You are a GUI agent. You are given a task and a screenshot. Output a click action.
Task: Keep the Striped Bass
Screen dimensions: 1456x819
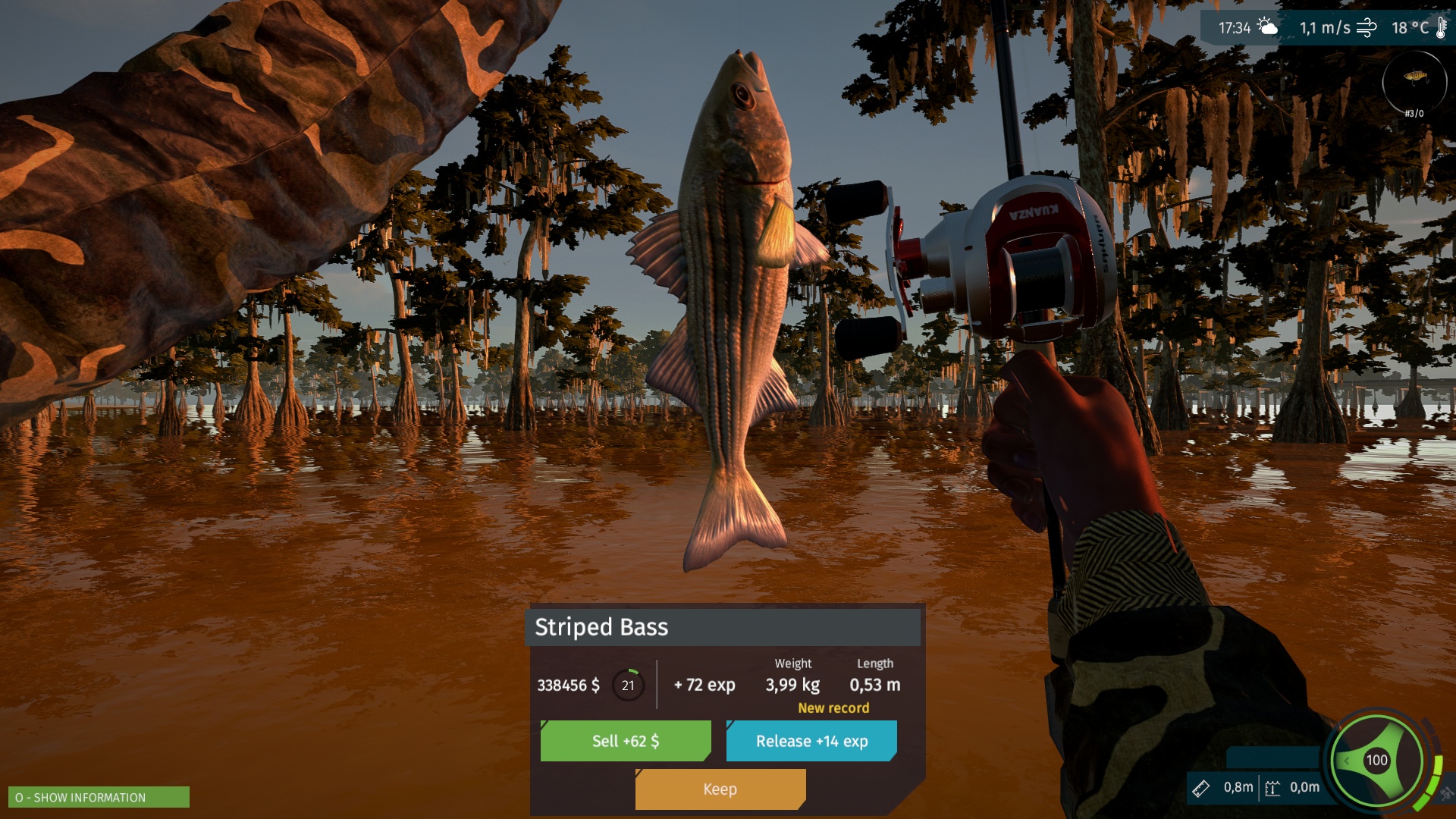coord(720,789)
